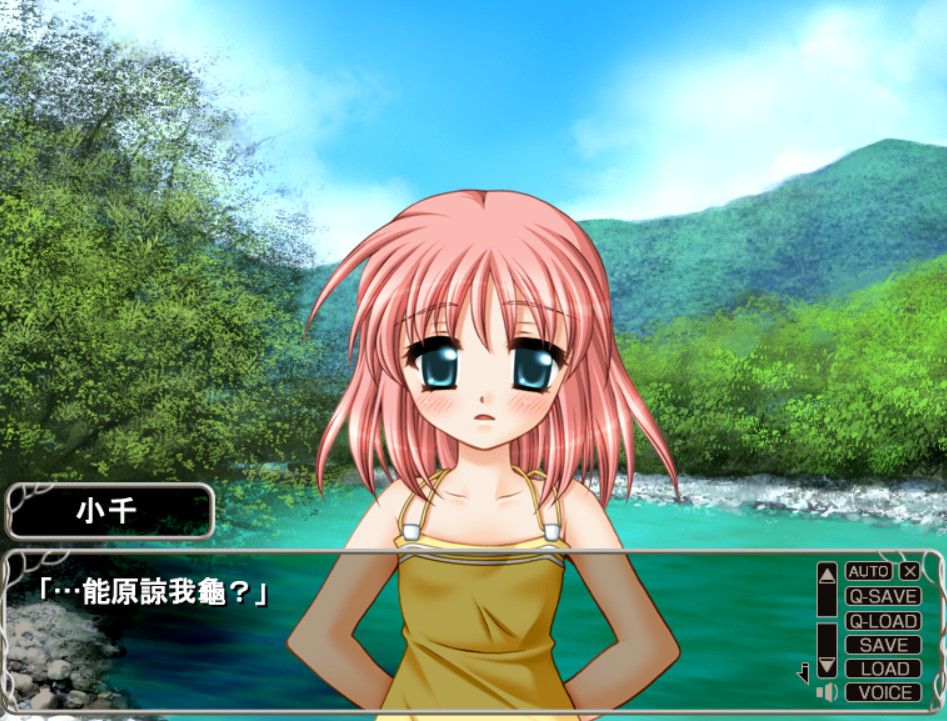This screenshot has height=721, width=947.
Task: Close the dialogue window with X
Action: (909, 572)
